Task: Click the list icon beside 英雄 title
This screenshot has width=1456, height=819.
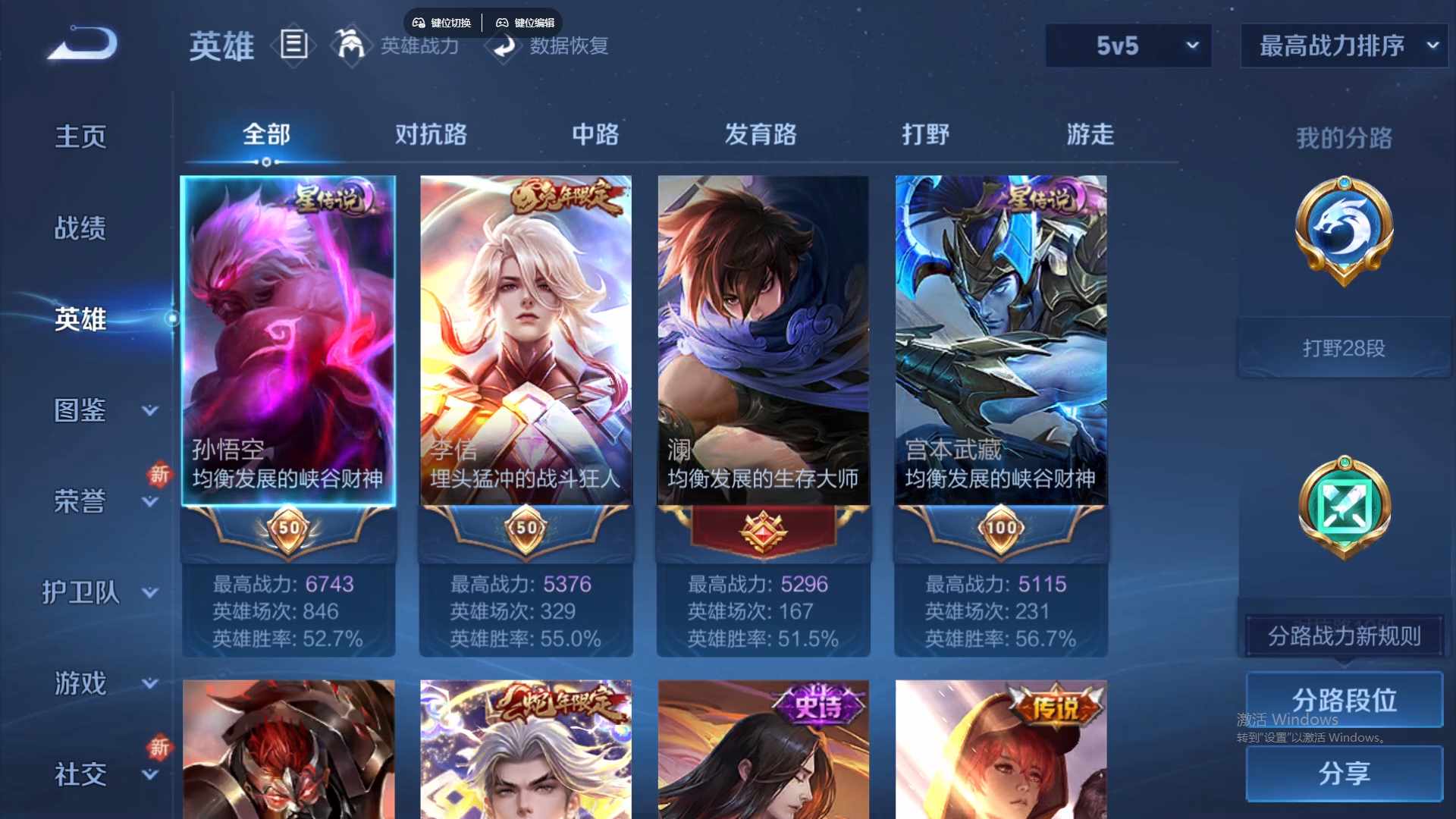Action: coord(294,45)
